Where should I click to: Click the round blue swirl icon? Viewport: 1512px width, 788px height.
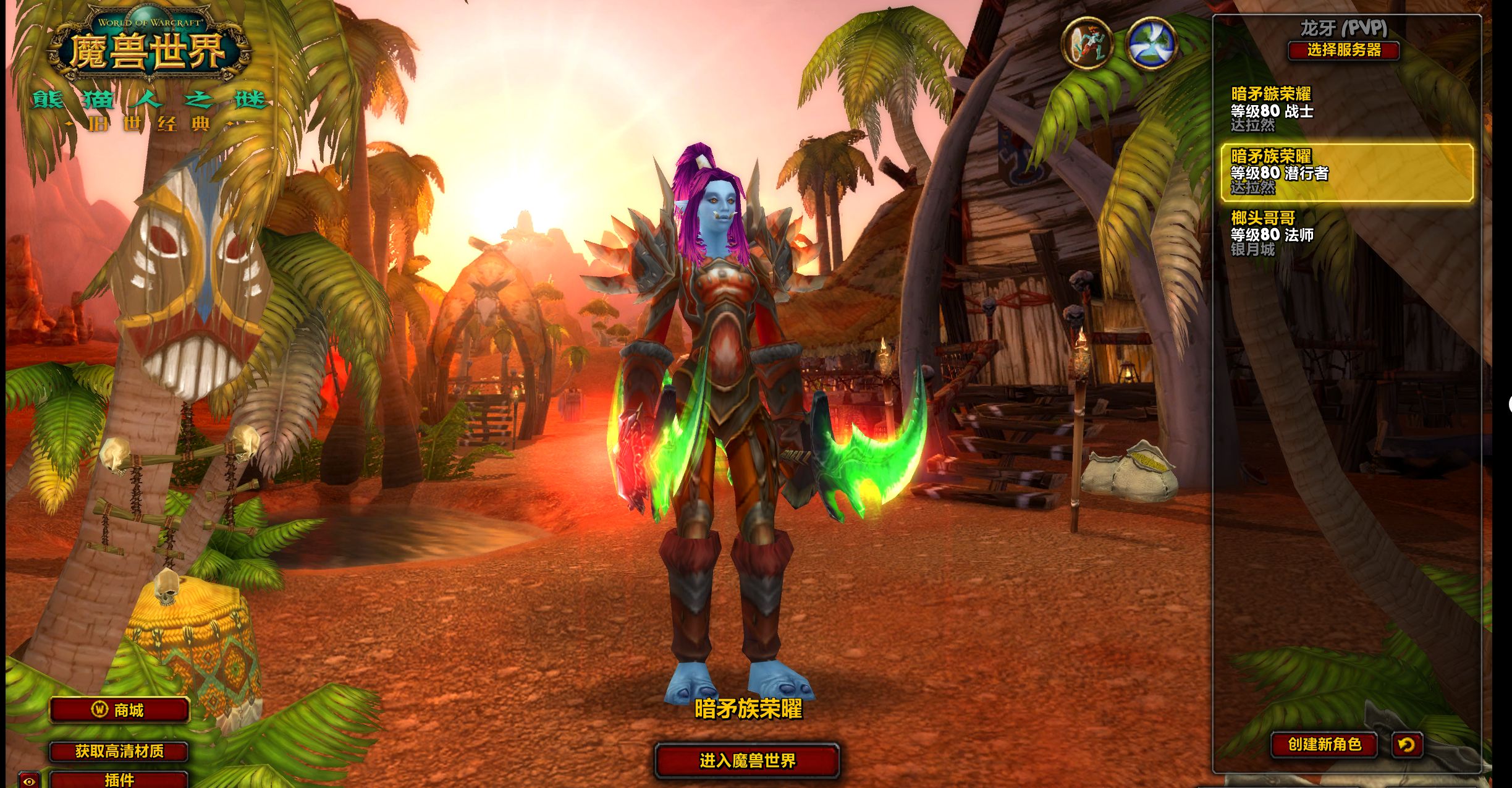pyautogui.click(x=1151, y=43)
